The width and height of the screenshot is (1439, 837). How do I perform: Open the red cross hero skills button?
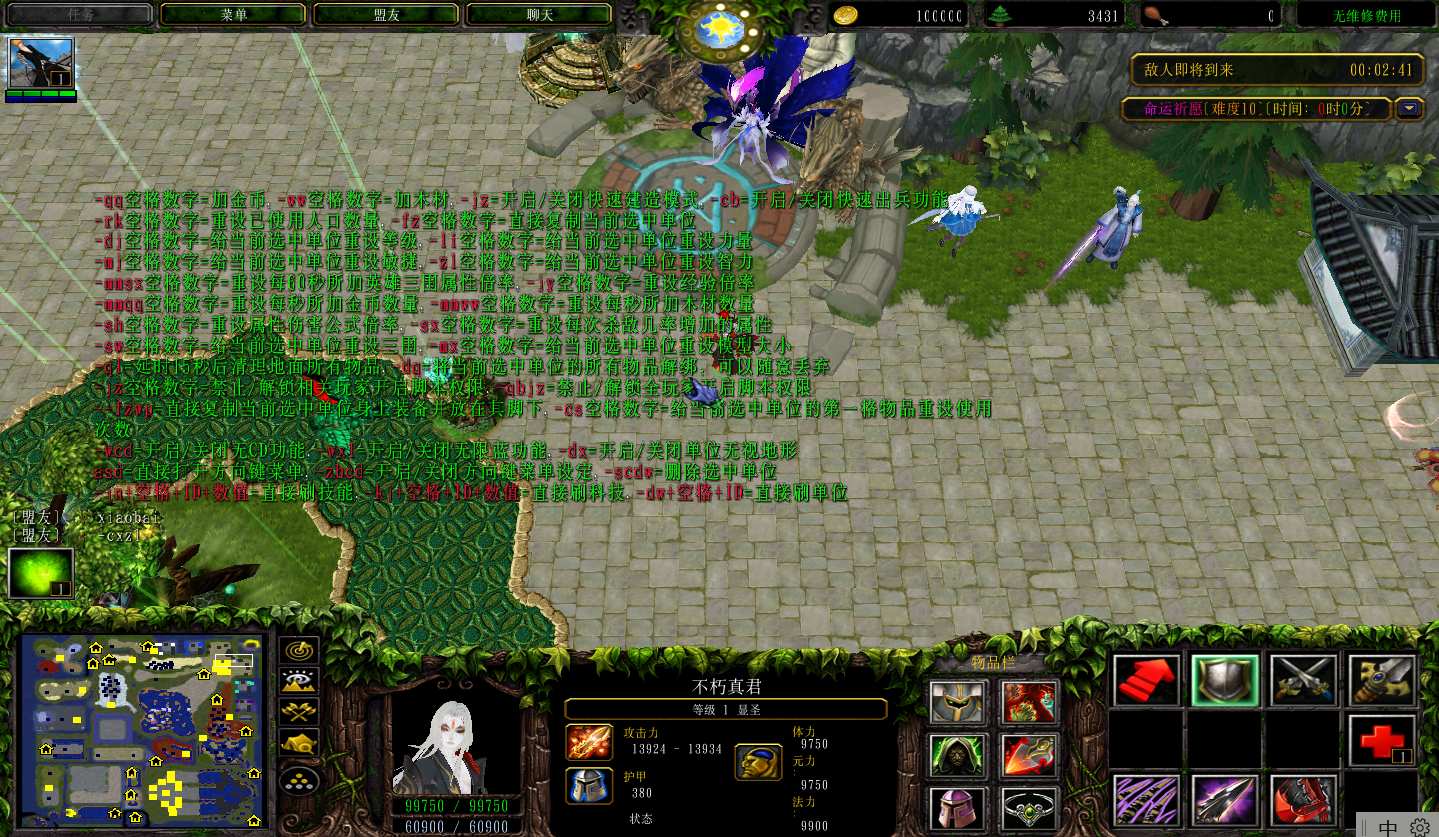[x=1382, y=741]
